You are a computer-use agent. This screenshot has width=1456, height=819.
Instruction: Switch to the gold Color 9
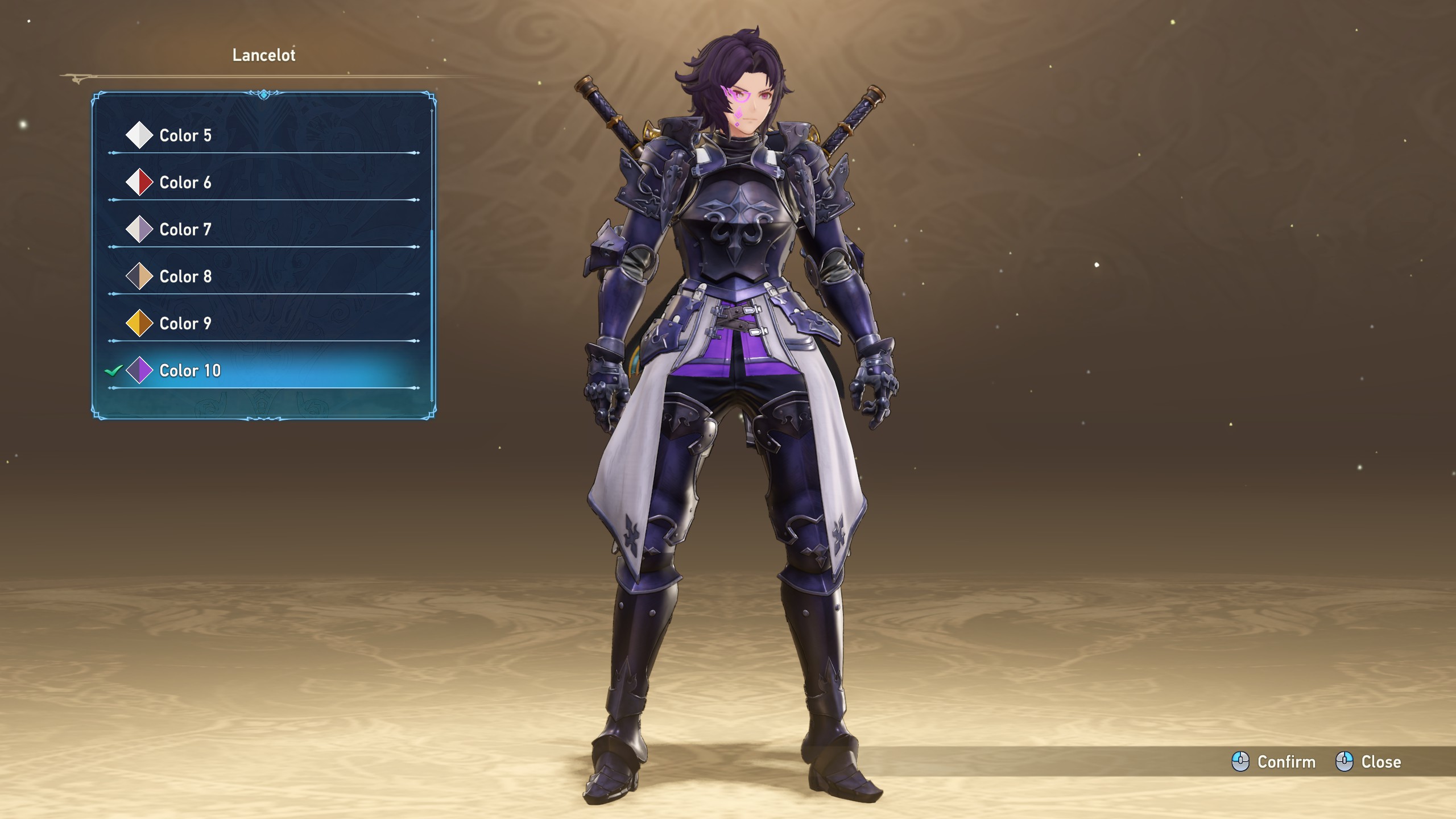185,324
